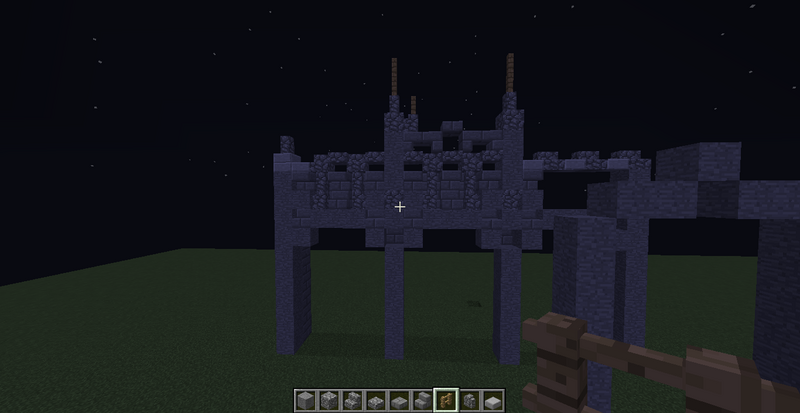This screenshot has width=800, height=413.
Task: Pick the smooth stone slab in the last slot
Action: pyautogui.click(x=492, y=399)
